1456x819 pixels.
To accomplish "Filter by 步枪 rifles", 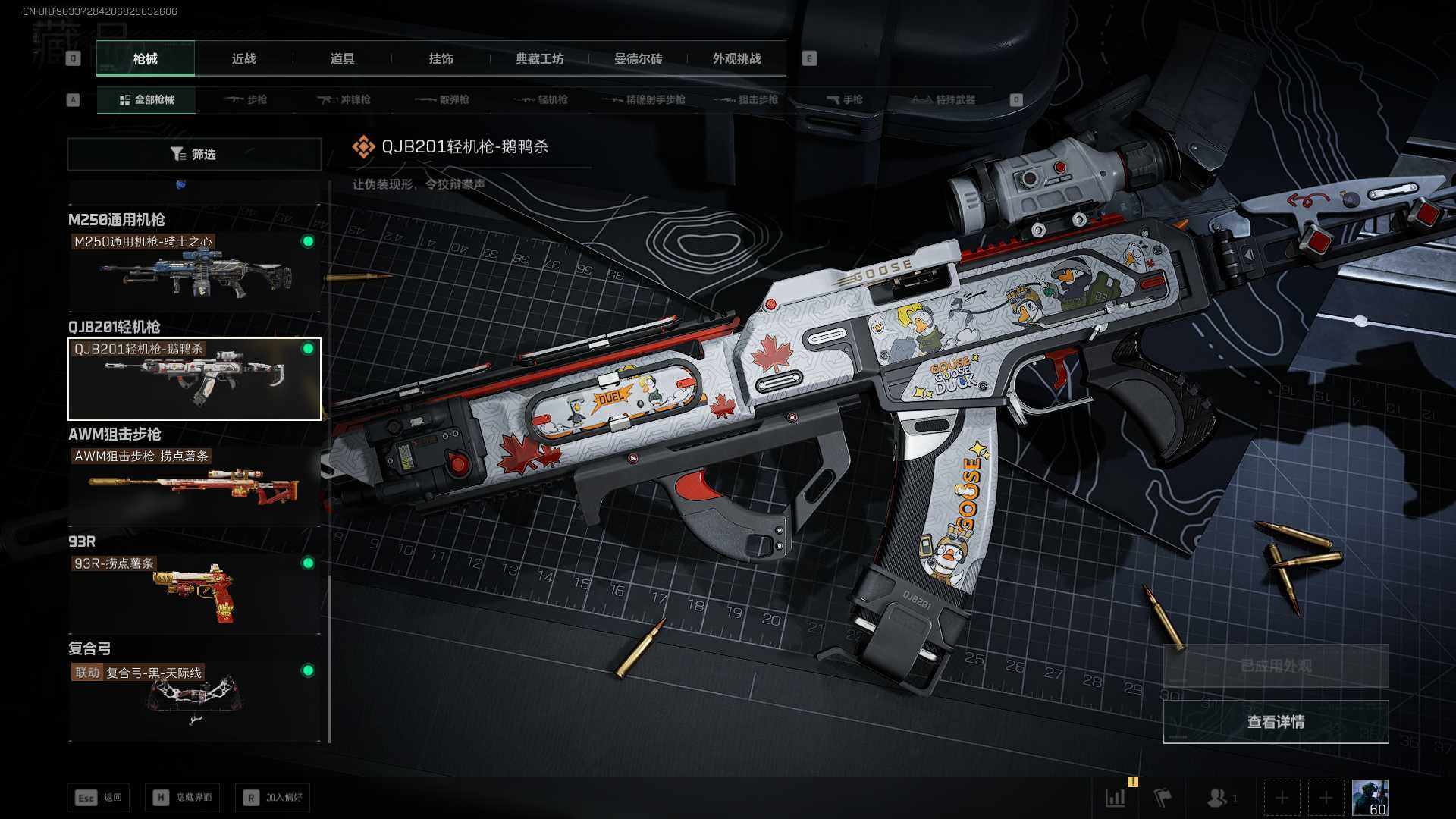I will [x=246, y=99].
